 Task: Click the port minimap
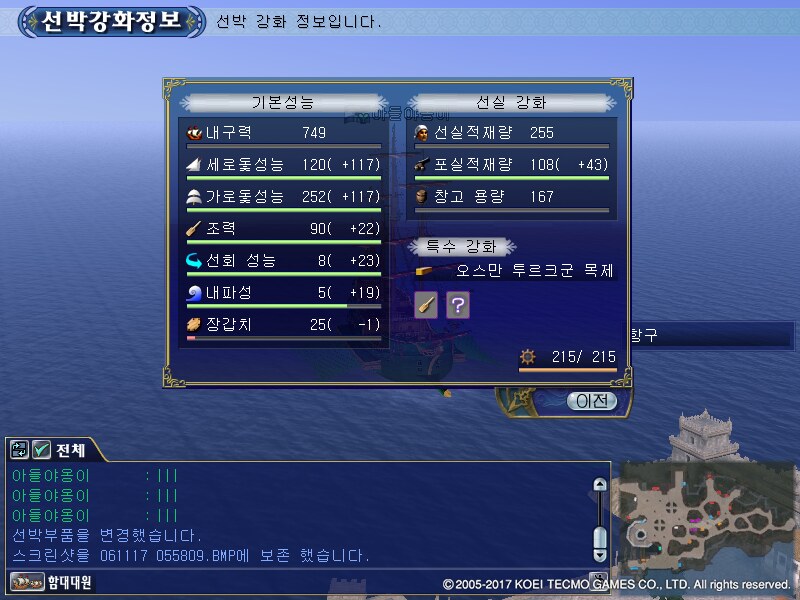pos(704,520)
